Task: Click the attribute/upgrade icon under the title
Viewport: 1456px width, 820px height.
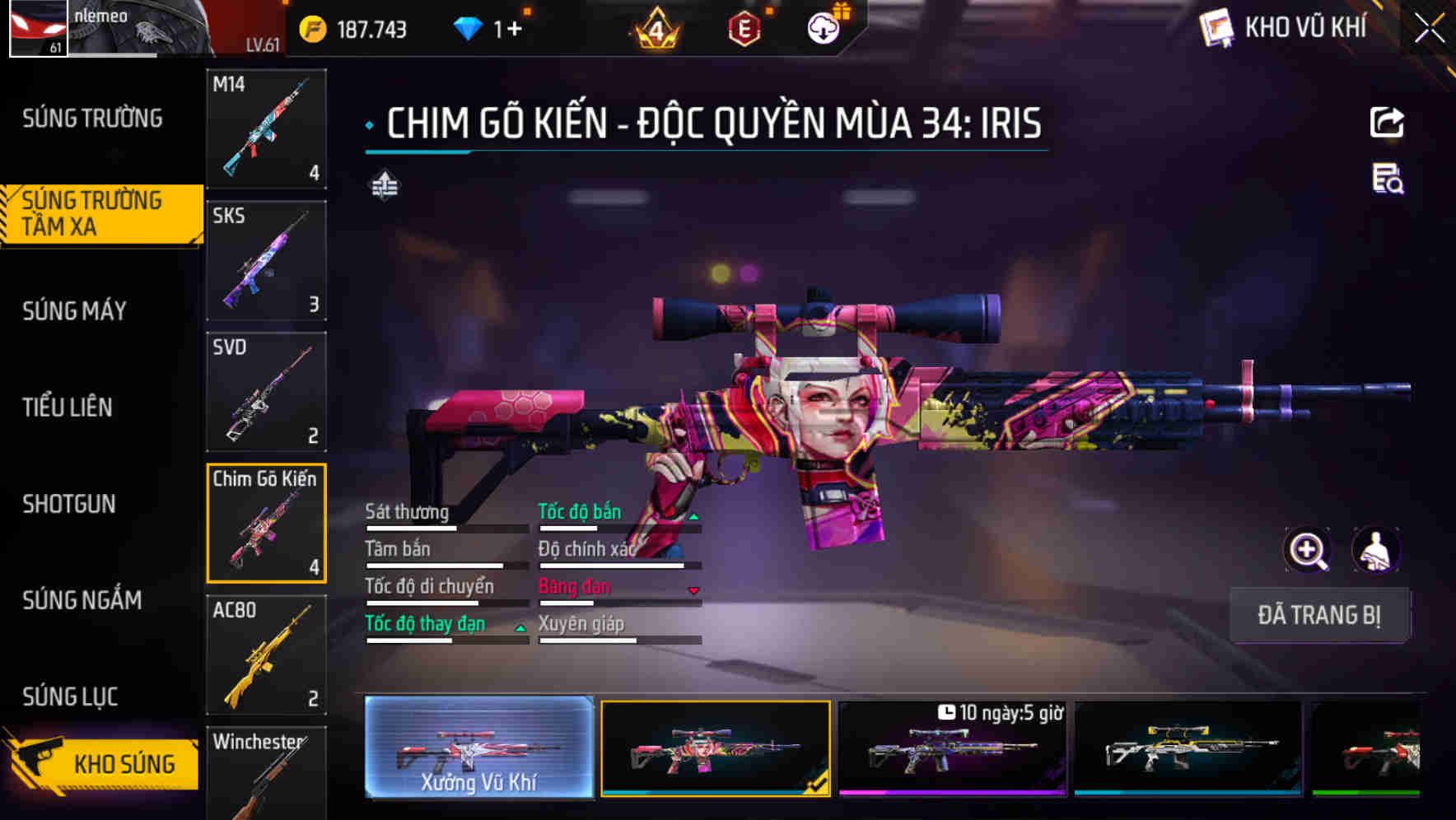Action: pos(384,185)
